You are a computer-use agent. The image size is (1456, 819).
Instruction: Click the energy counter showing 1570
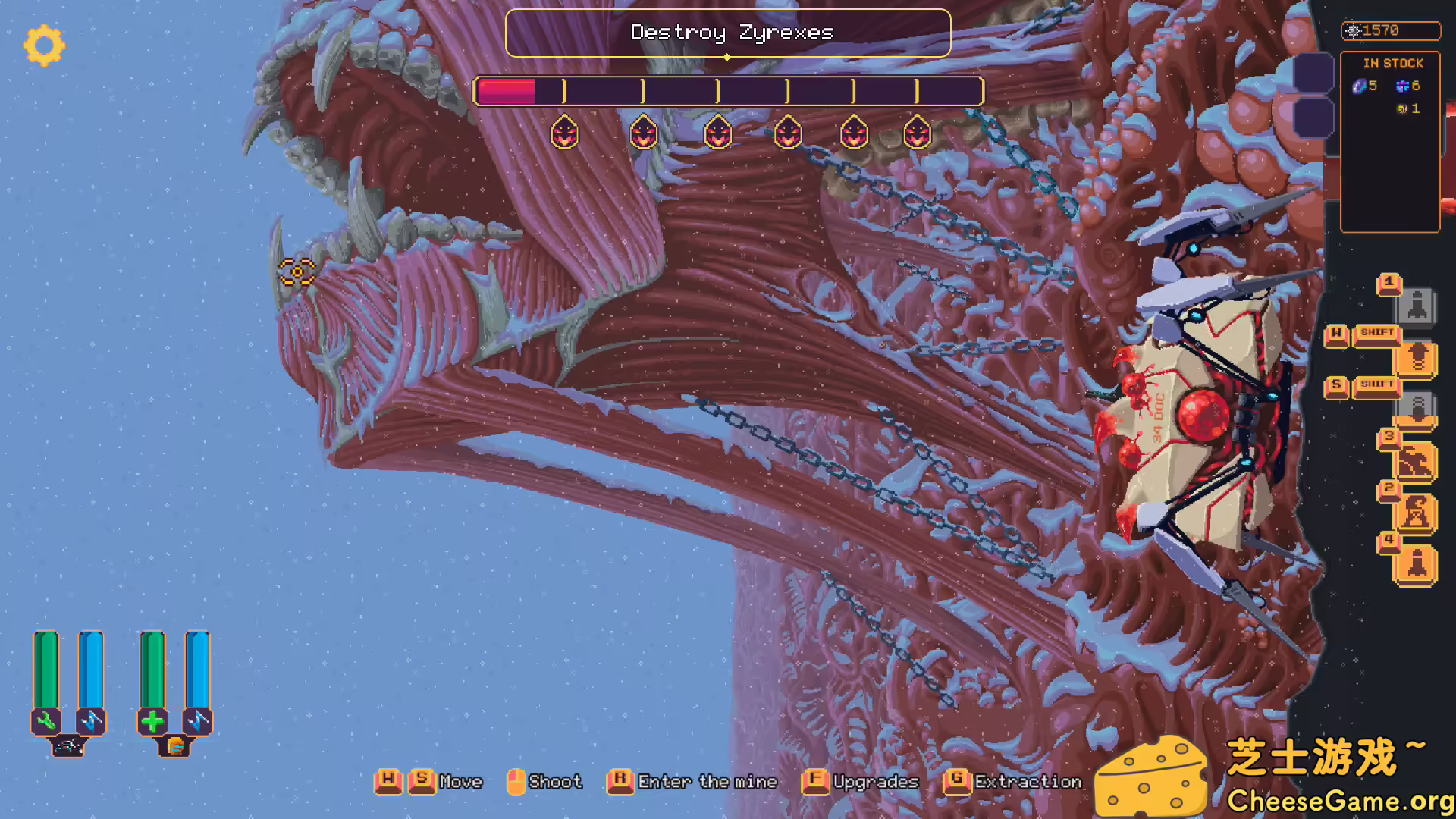click(x=1391, y=30)
